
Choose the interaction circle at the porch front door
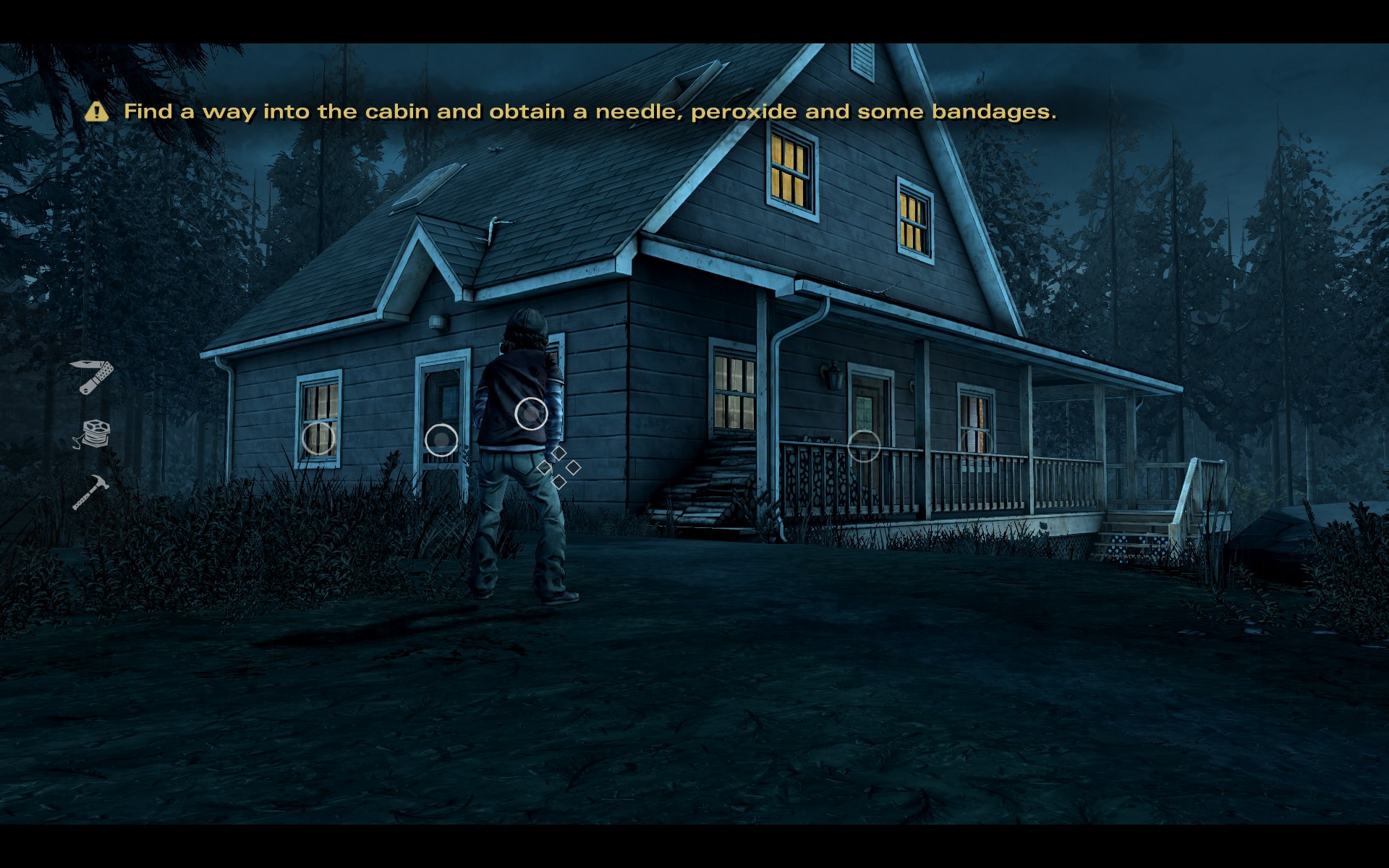pyautogui.click(x=864, y=446)
